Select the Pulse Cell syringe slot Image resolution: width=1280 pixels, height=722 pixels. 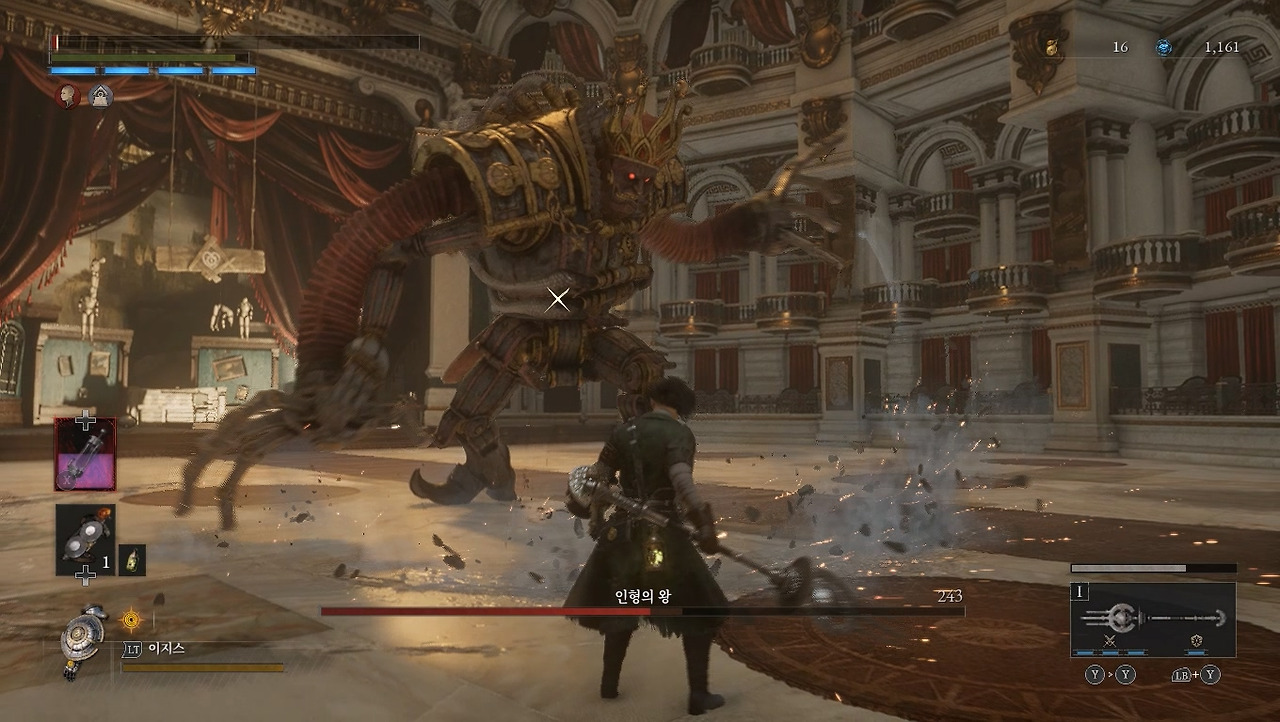tap(85, 454)
